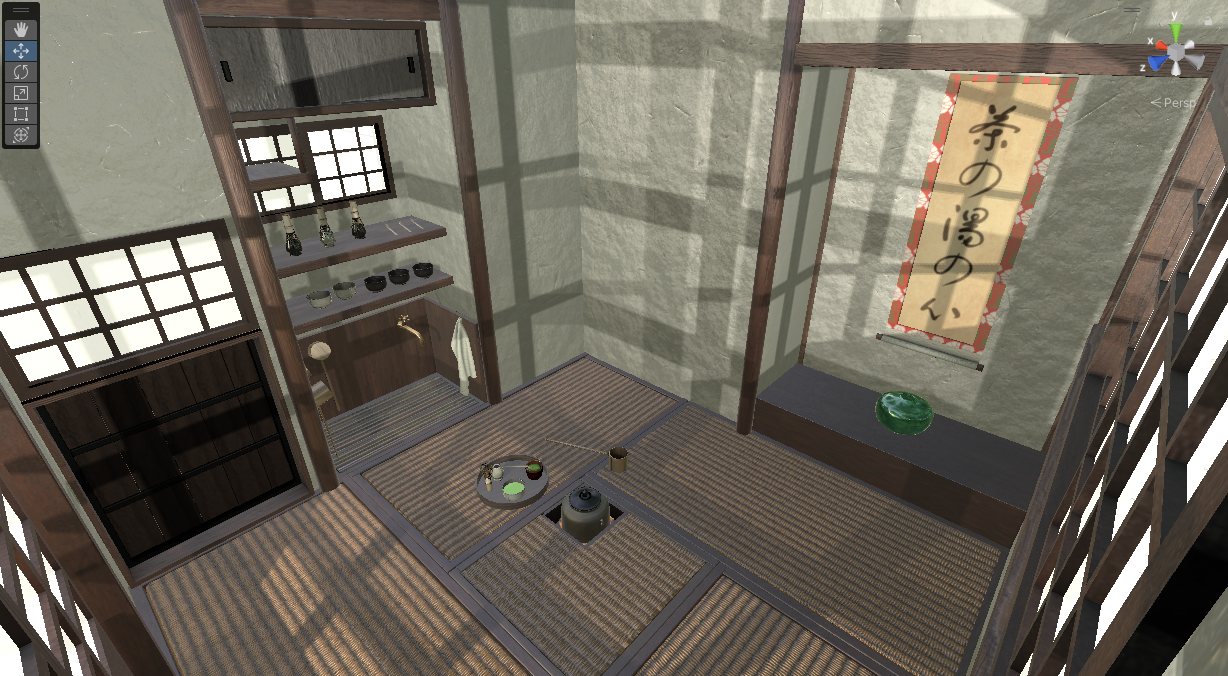Select the hand view tool
Viewport: 1228px width, 676px height.
click(x=21, y=30)
